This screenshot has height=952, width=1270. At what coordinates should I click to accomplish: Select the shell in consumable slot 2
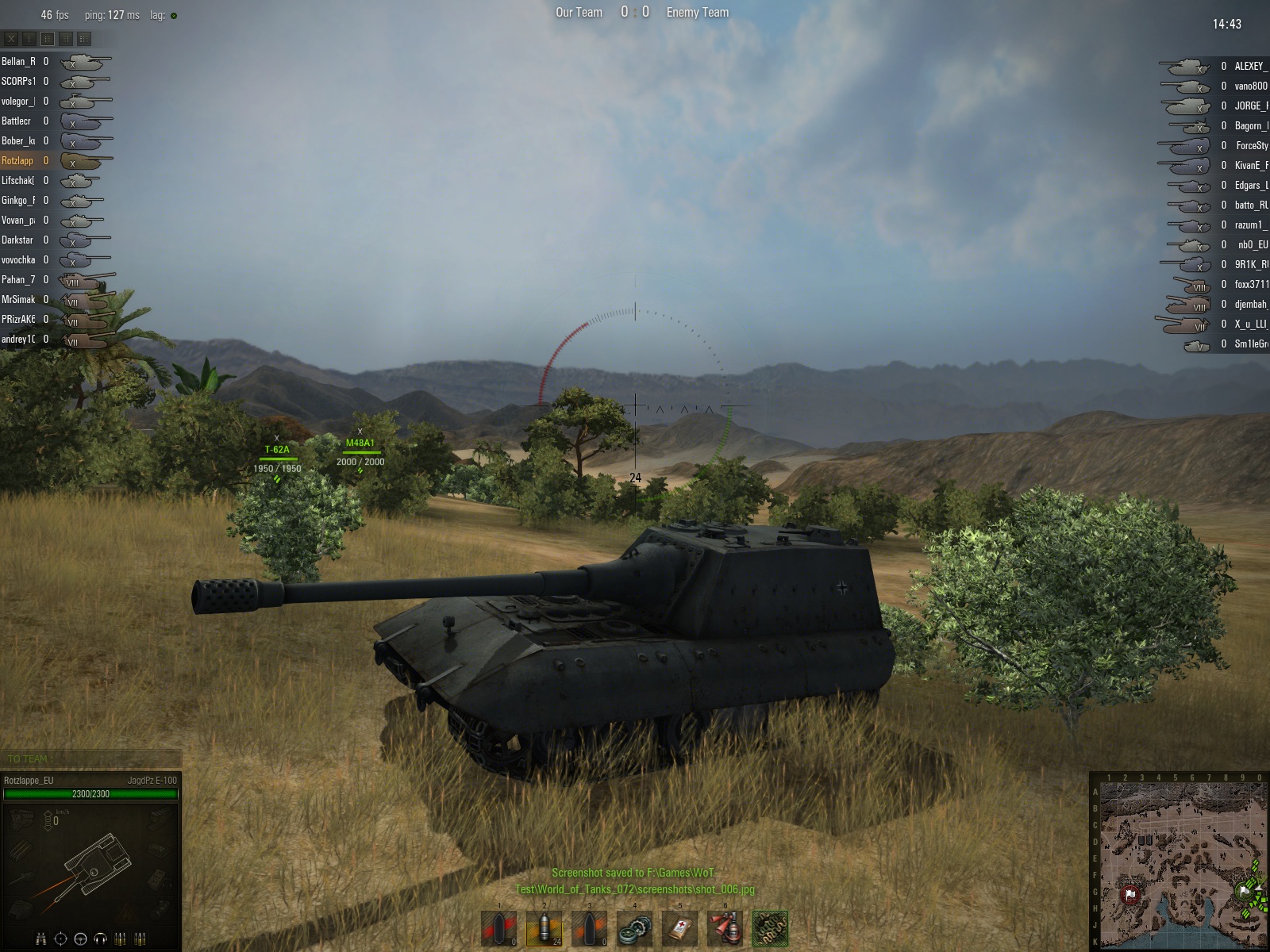(544, 927)
